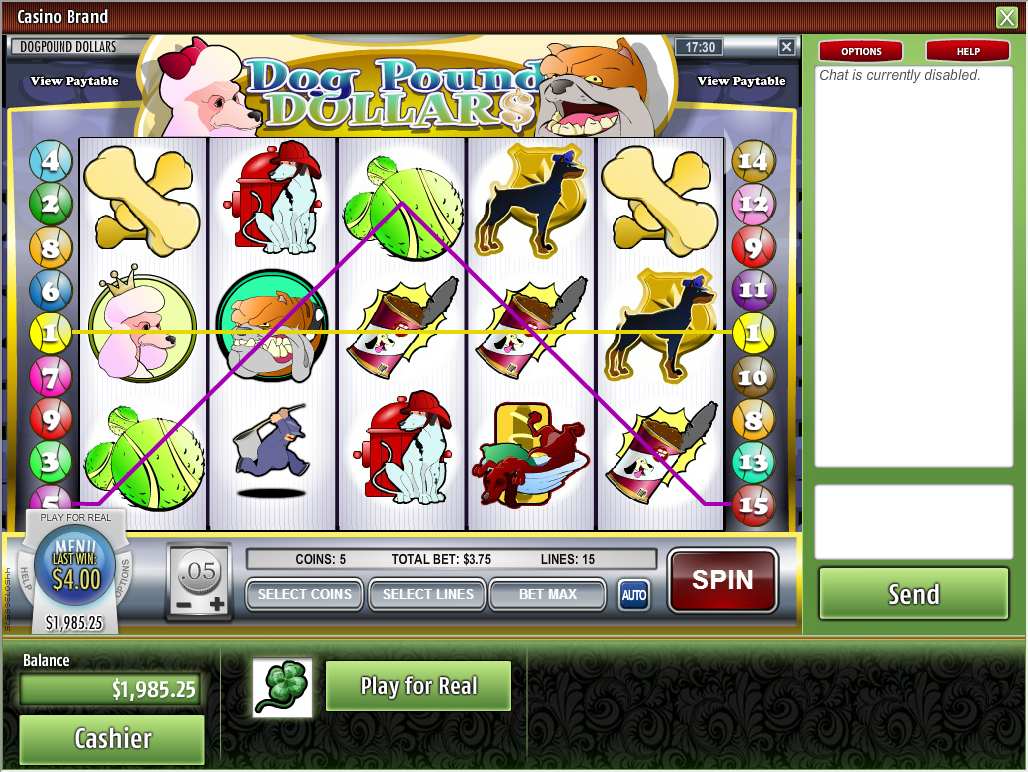Viewport: 1028px width, 772px height.
Task: Activate Bet Max
Action: coord(547,594)
